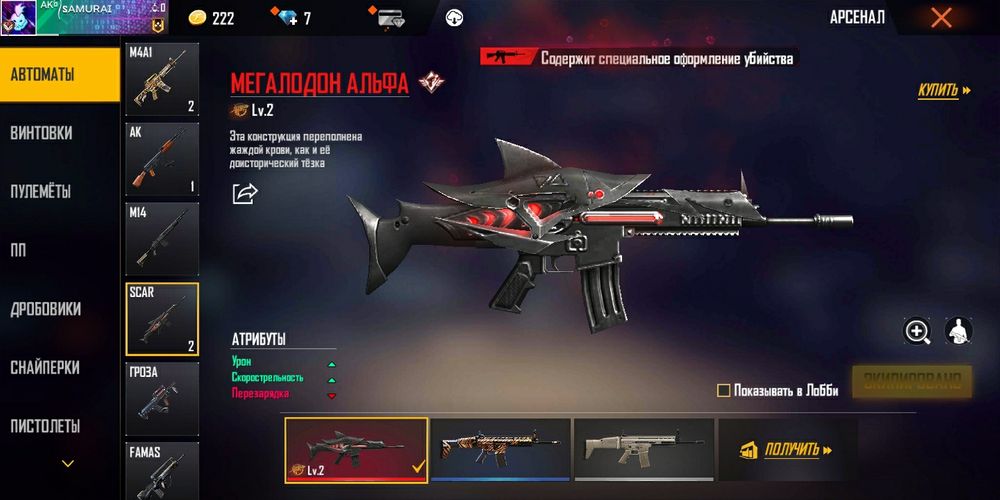Switch to the Автоматы category
The width and height of the screenshot is (1000, 500).
click(59, 74)
